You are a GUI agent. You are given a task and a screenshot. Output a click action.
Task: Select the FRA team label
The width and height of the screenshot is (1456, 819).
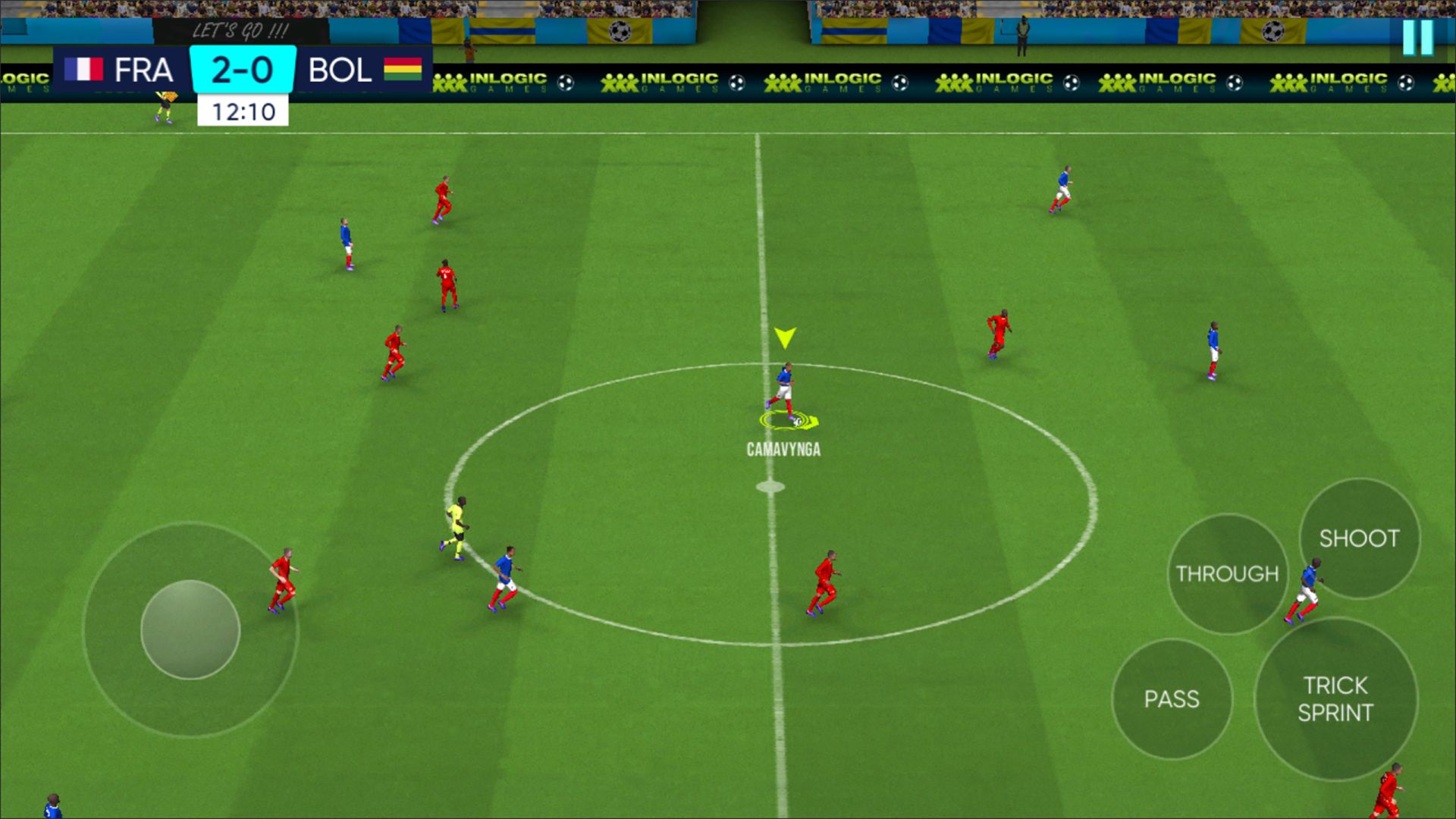144,69
